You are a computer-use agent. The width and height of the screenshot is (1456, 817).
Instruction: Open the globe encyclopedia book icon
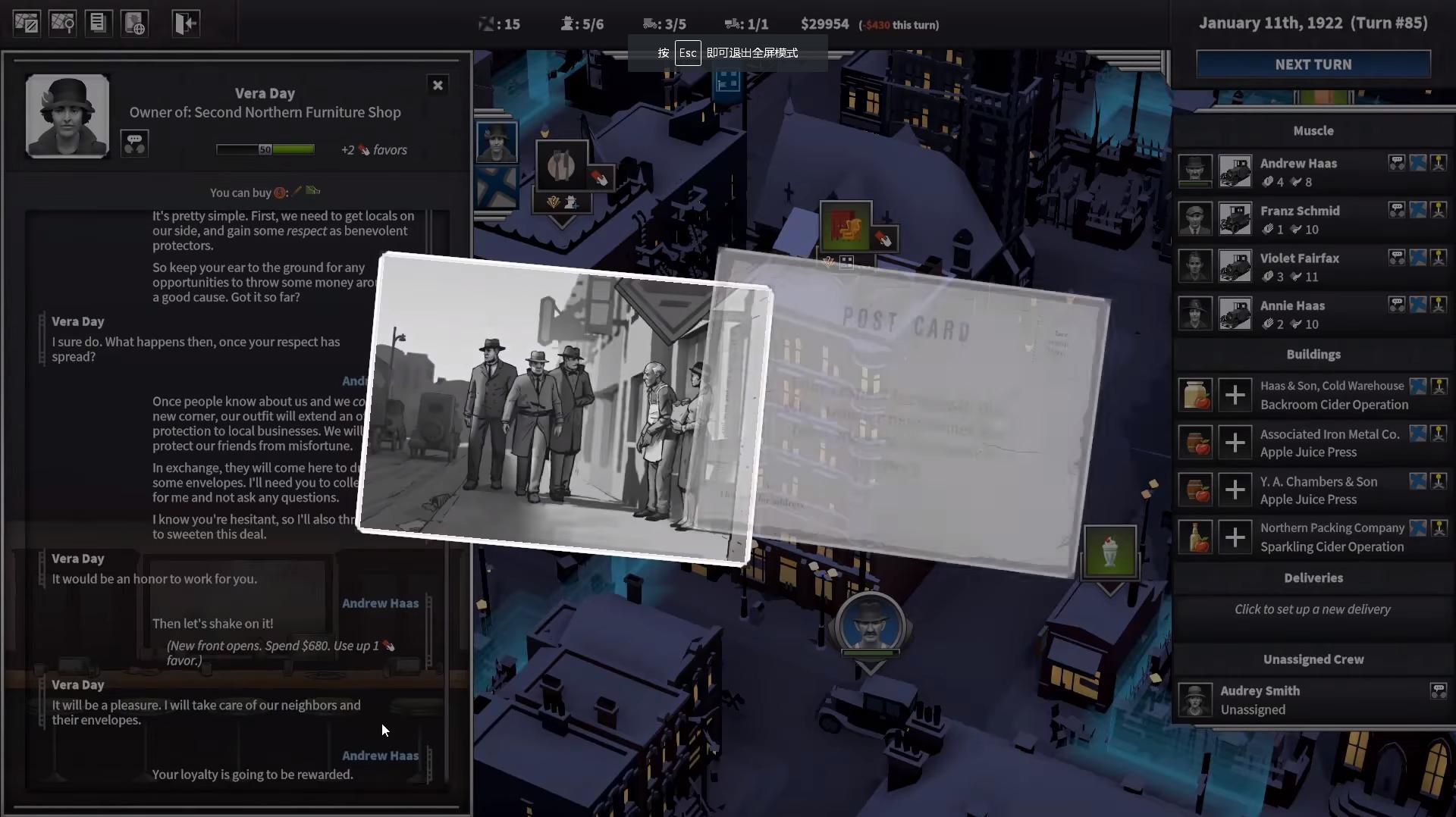[x=135, y=23]
